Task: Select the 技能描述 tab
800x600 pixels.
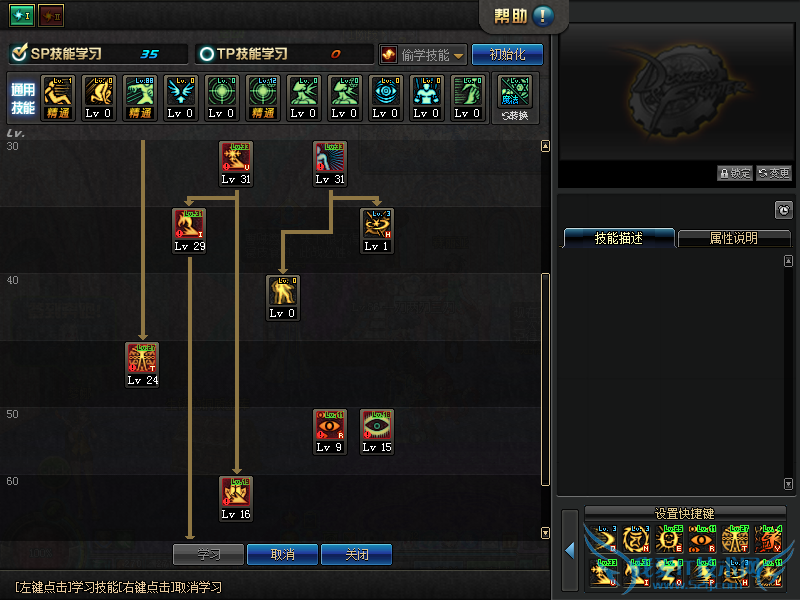Action: coord(619,239)
